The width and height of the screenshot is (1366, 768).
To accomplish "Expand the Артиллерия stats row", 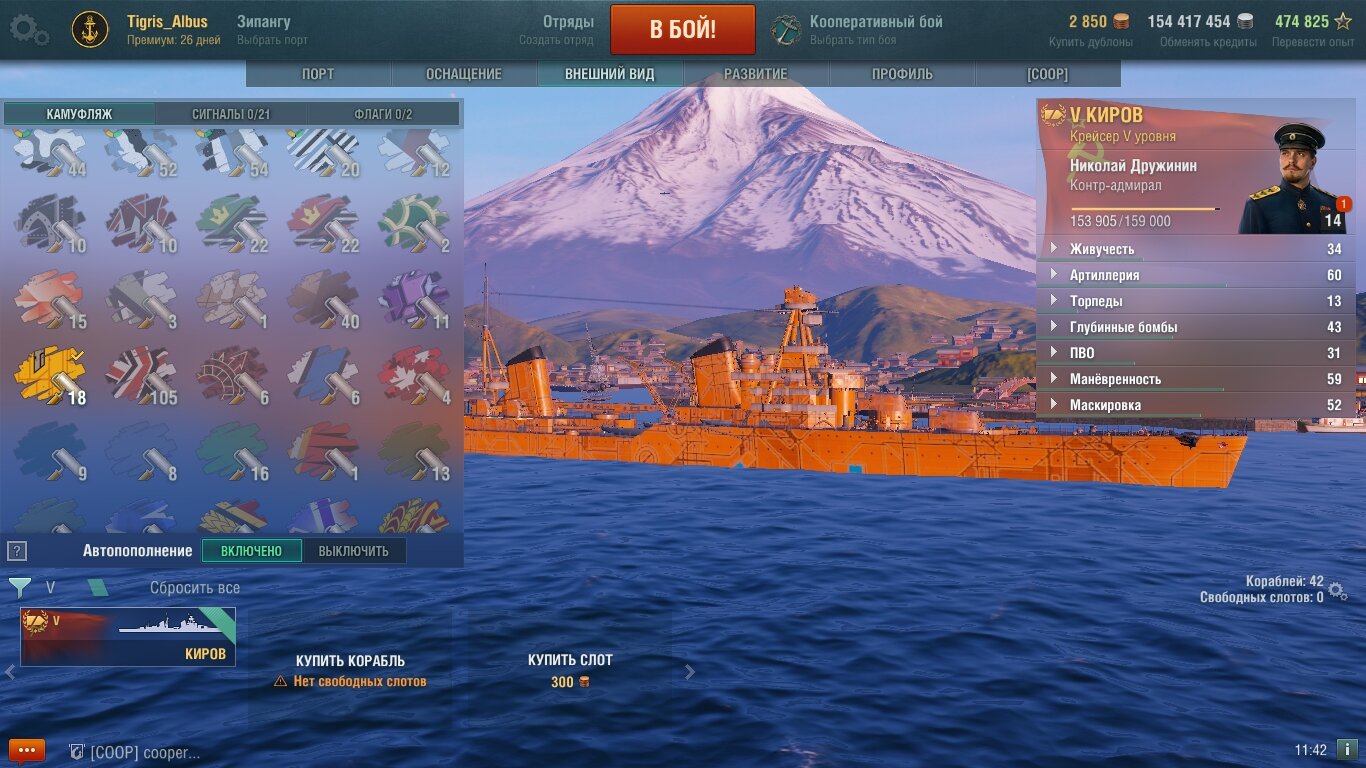I will (1195, 275).
